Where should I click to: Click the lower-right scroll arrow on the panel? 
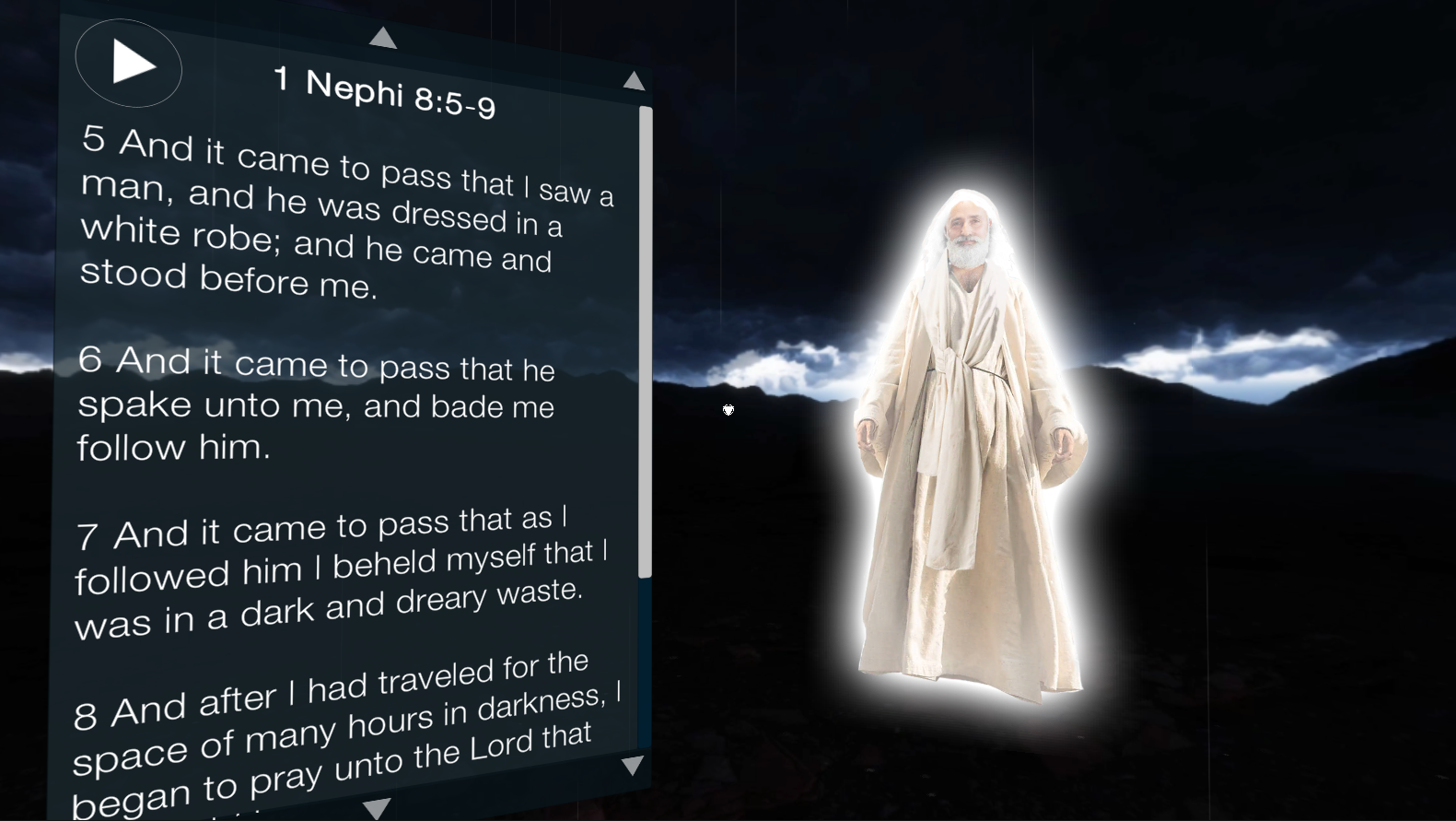click(x=631, y=765)
